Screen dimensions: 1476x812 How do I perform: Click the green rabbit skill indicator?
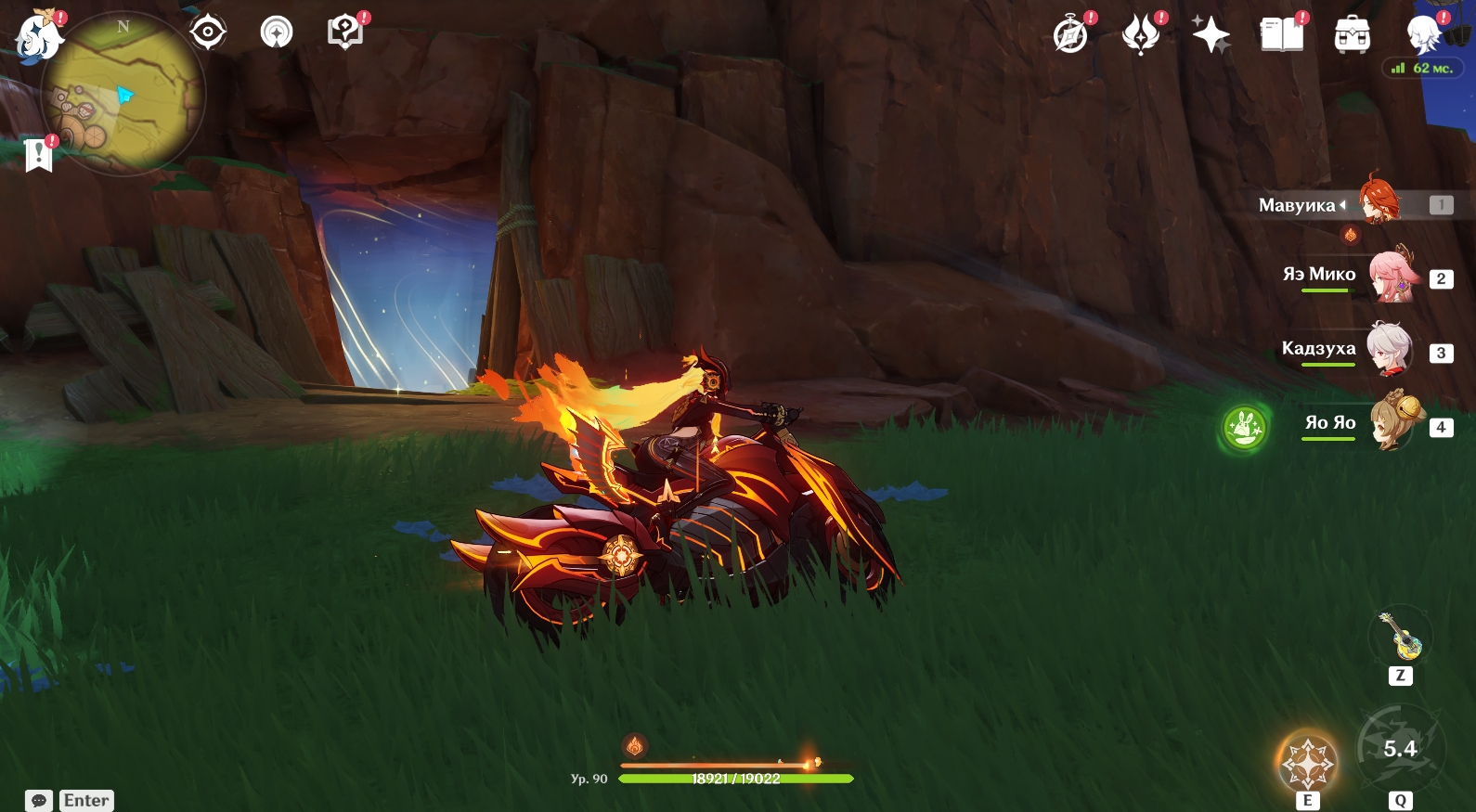point(1244,429)
